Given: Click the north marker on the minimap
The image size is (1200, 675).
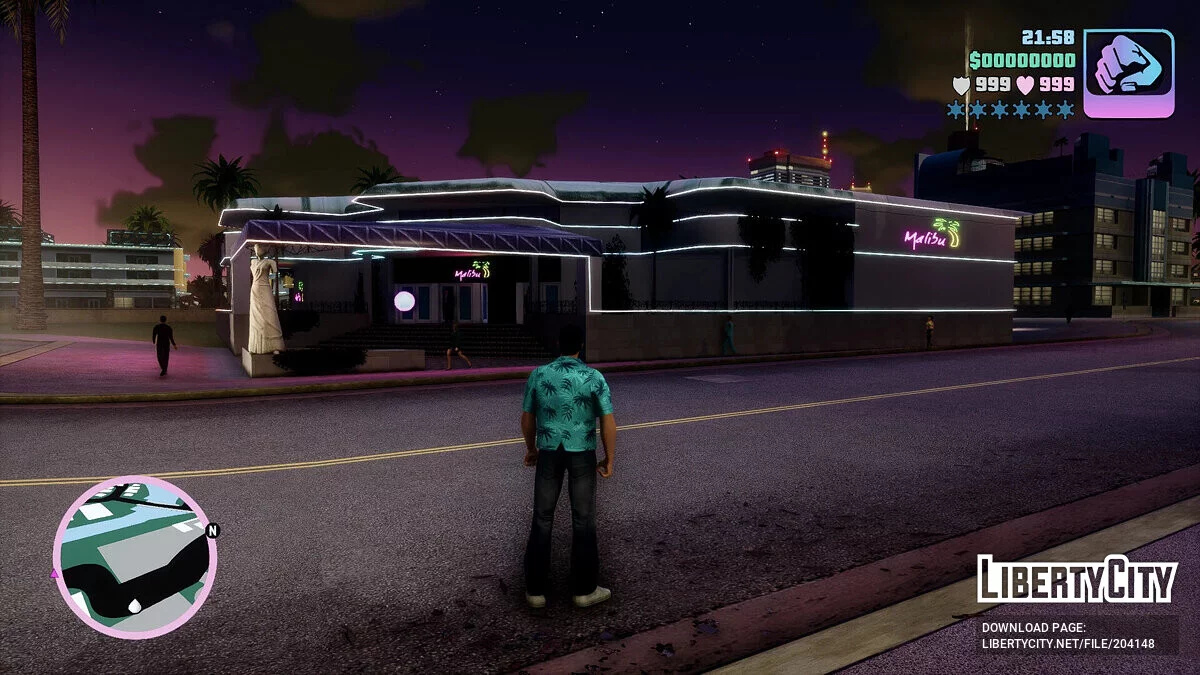Looking at the screenshot, I should point(212,530).
